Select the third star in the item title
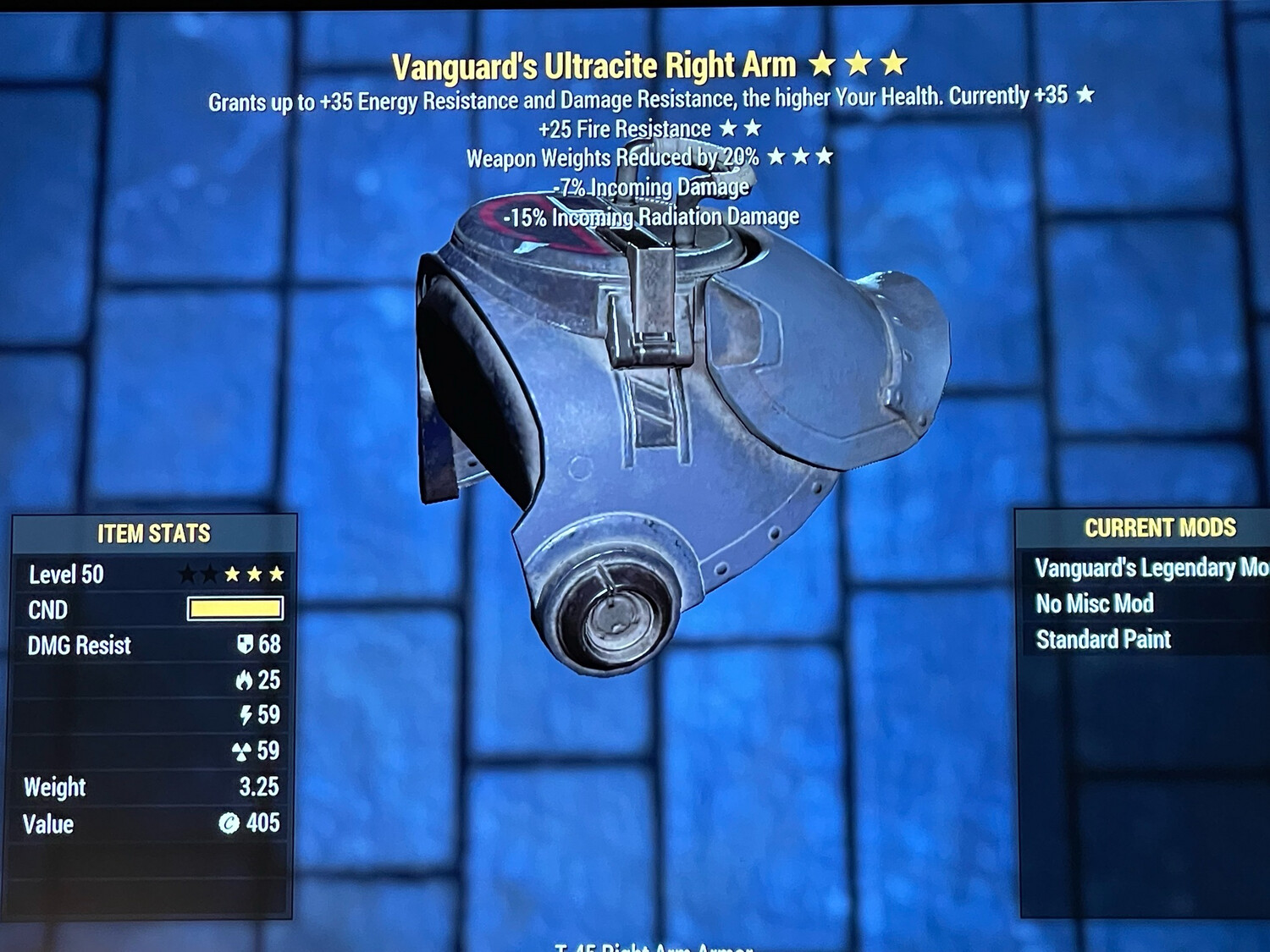1270x952 pixels. pos(894,63)
